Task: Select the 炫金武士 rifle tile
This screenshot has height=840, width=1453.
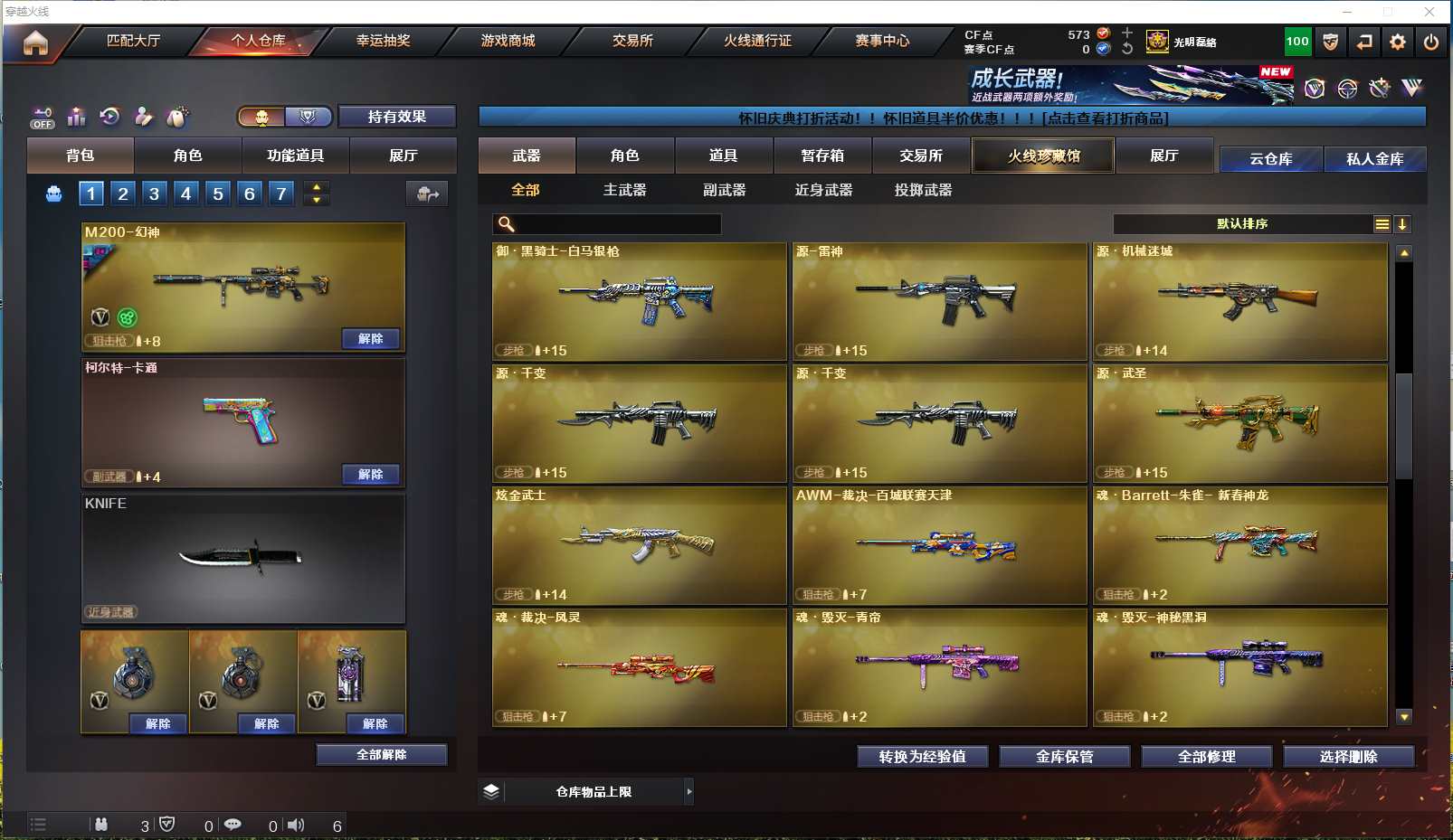Action: tap(639, 545)
